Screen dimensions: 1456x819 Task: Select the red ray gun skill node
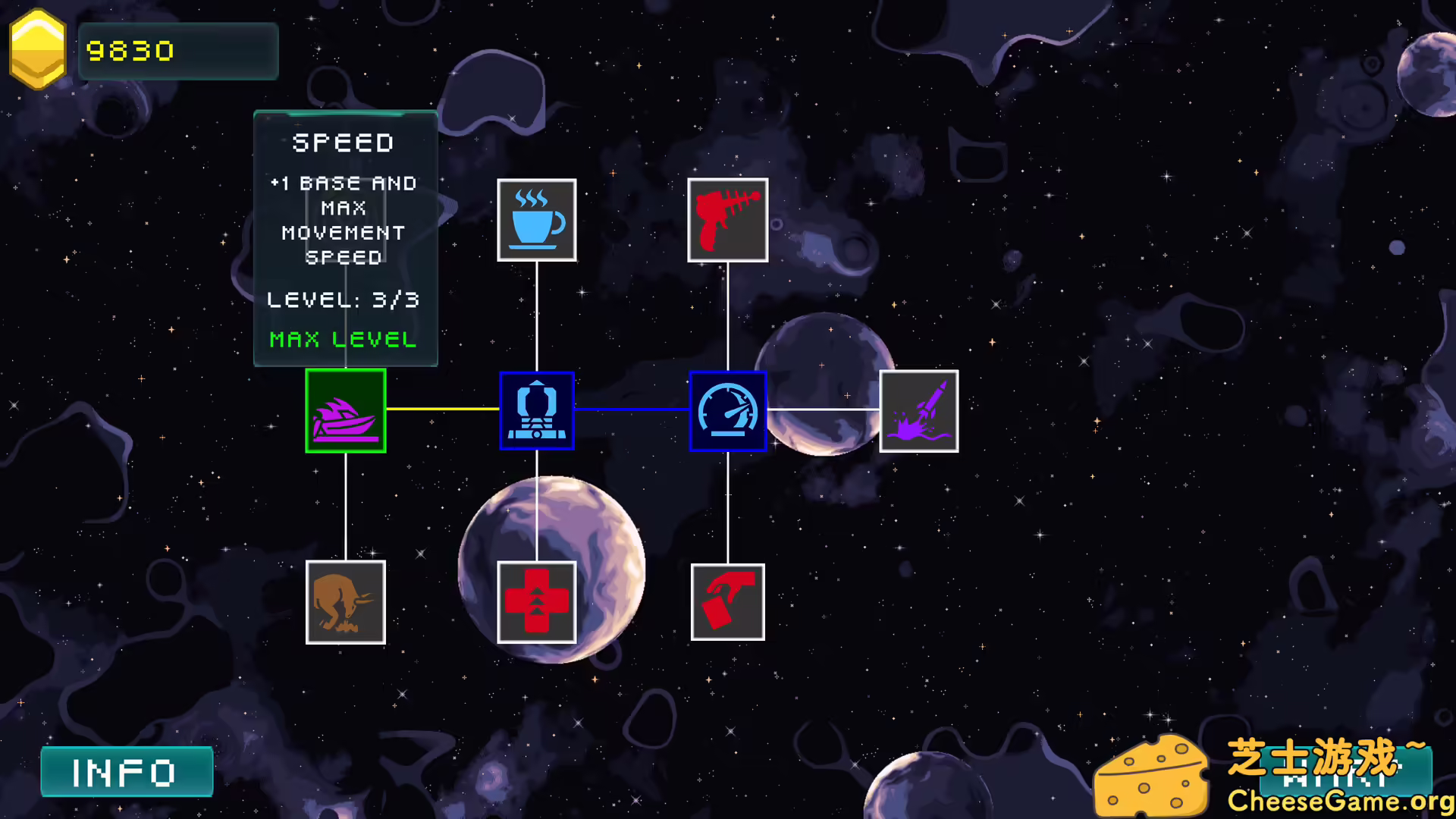tap(727, 220)
